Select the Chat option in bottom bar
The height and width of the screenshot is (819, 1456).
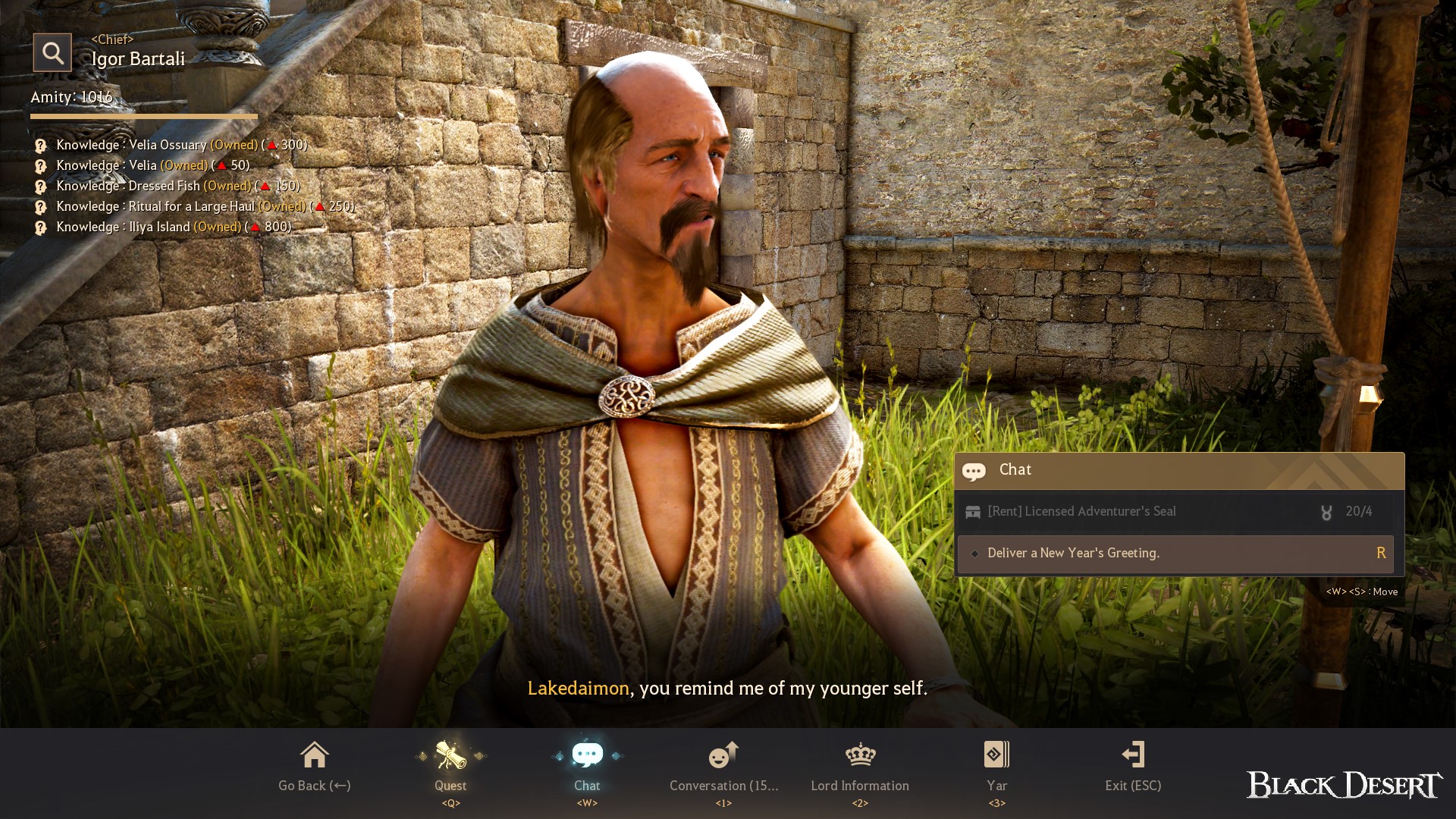pyautogui.click(x=587, y=767)
